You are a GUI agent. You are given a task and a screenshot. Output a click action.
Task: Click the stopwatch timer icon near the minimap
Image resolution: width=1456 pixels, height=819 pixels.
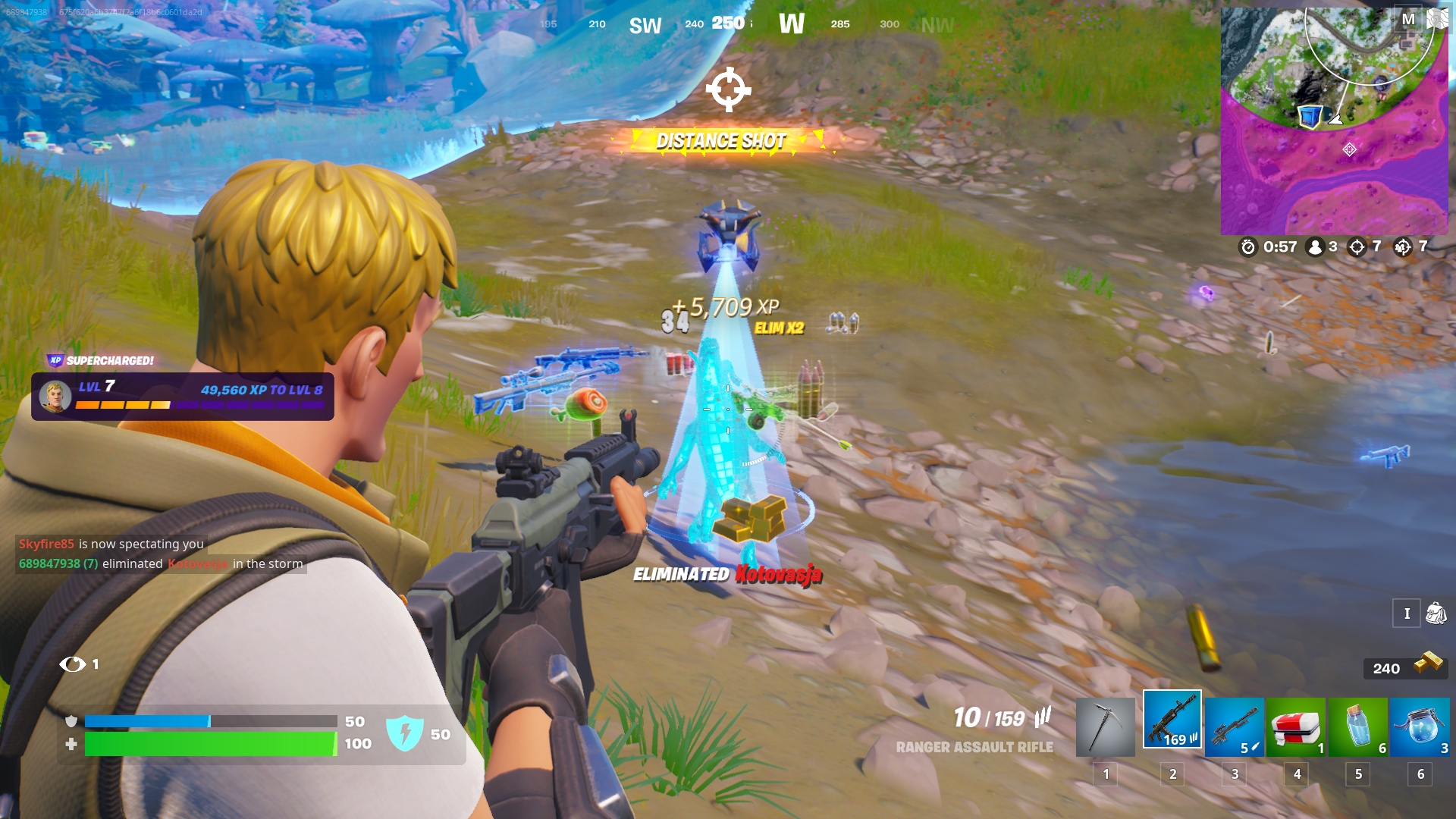point(1247,246)
